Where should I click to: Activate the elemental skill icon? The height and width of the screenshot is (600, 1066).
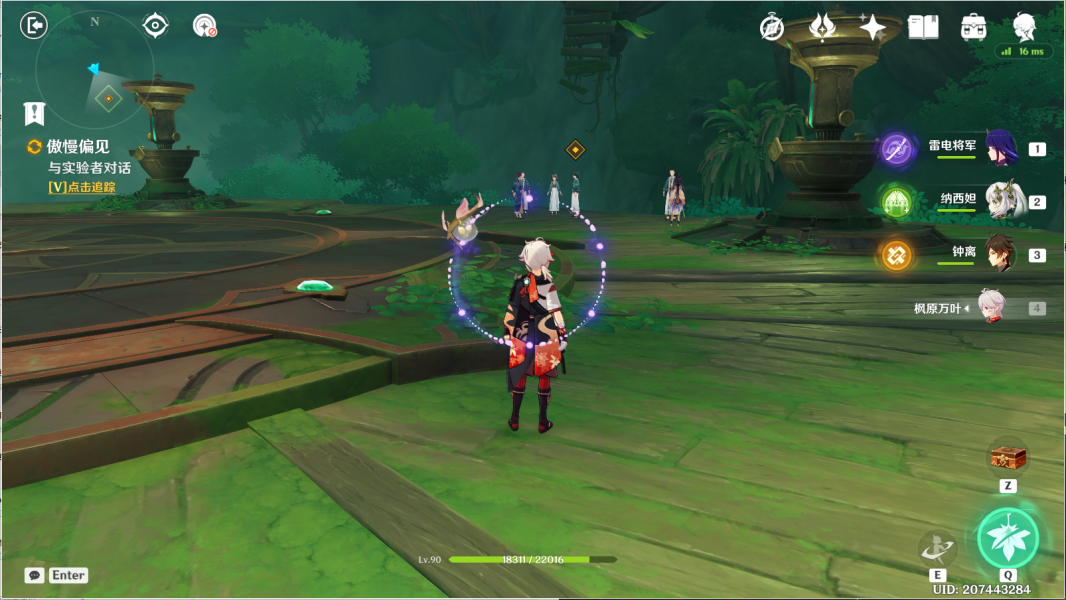(937, 547)
